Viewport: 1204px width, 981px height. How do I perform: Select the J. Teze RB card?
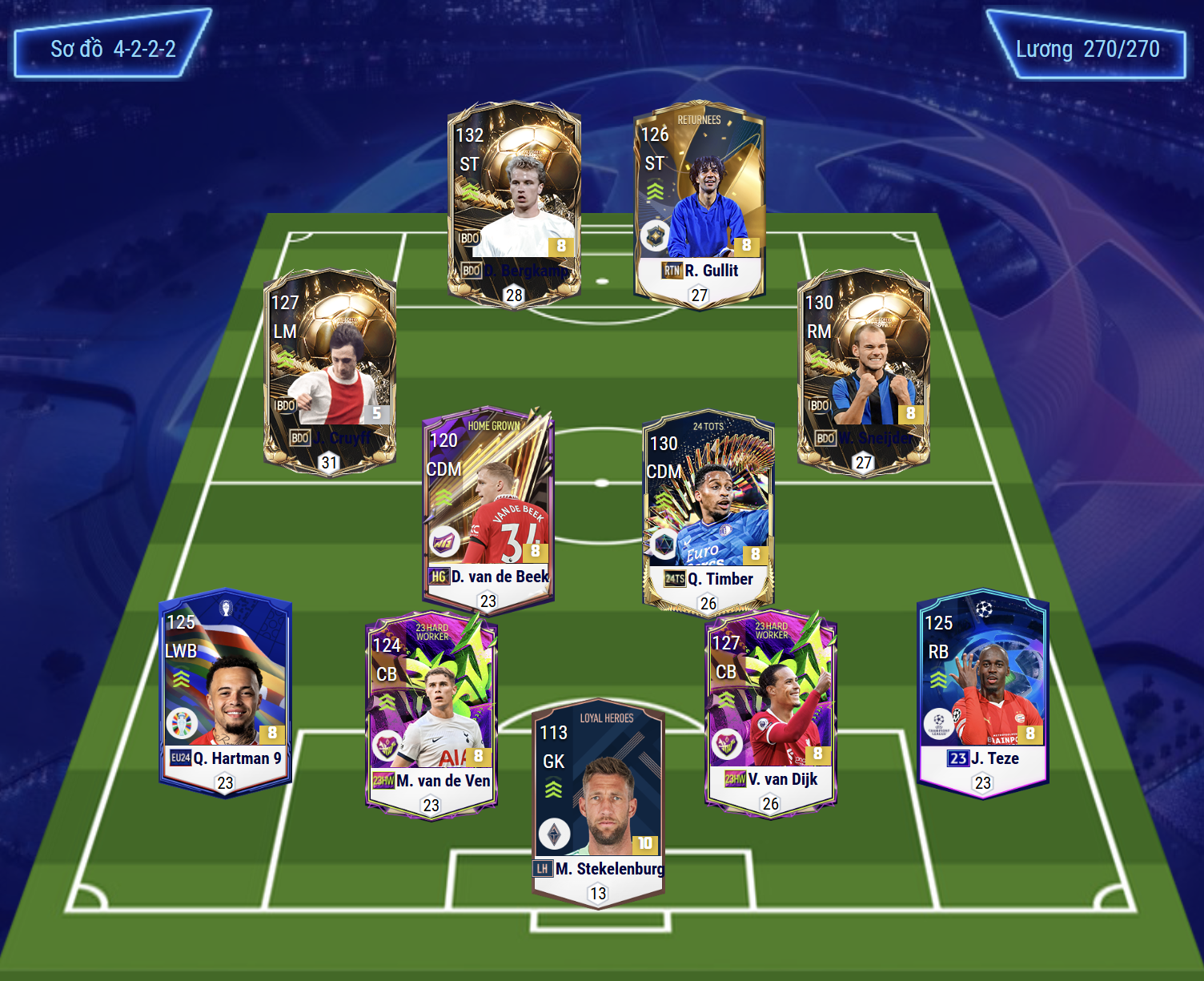(x=983, y=692)
